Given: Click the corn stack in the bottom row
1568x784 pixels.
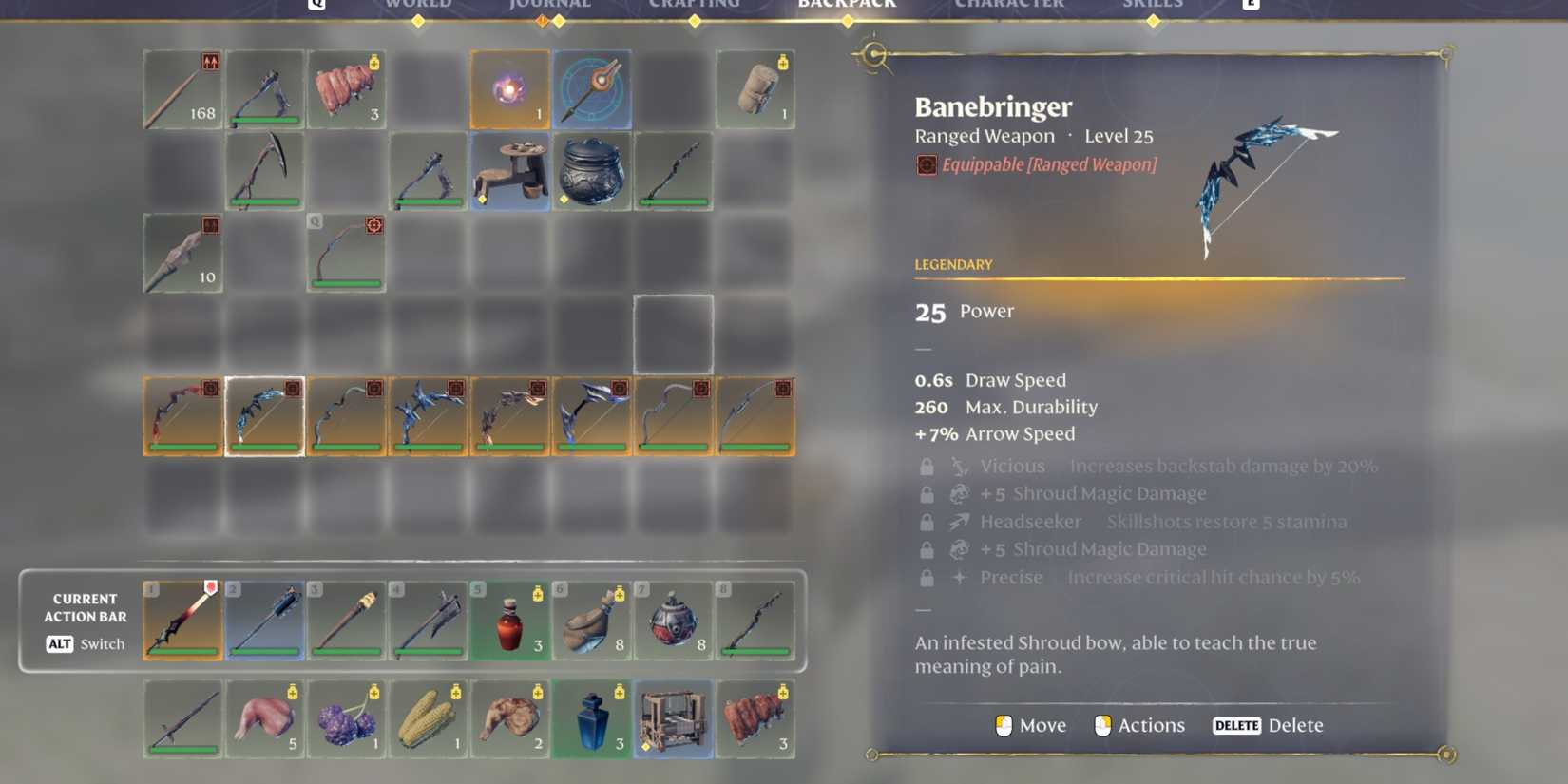Looking at the screenshot, I should pos(429,720).
